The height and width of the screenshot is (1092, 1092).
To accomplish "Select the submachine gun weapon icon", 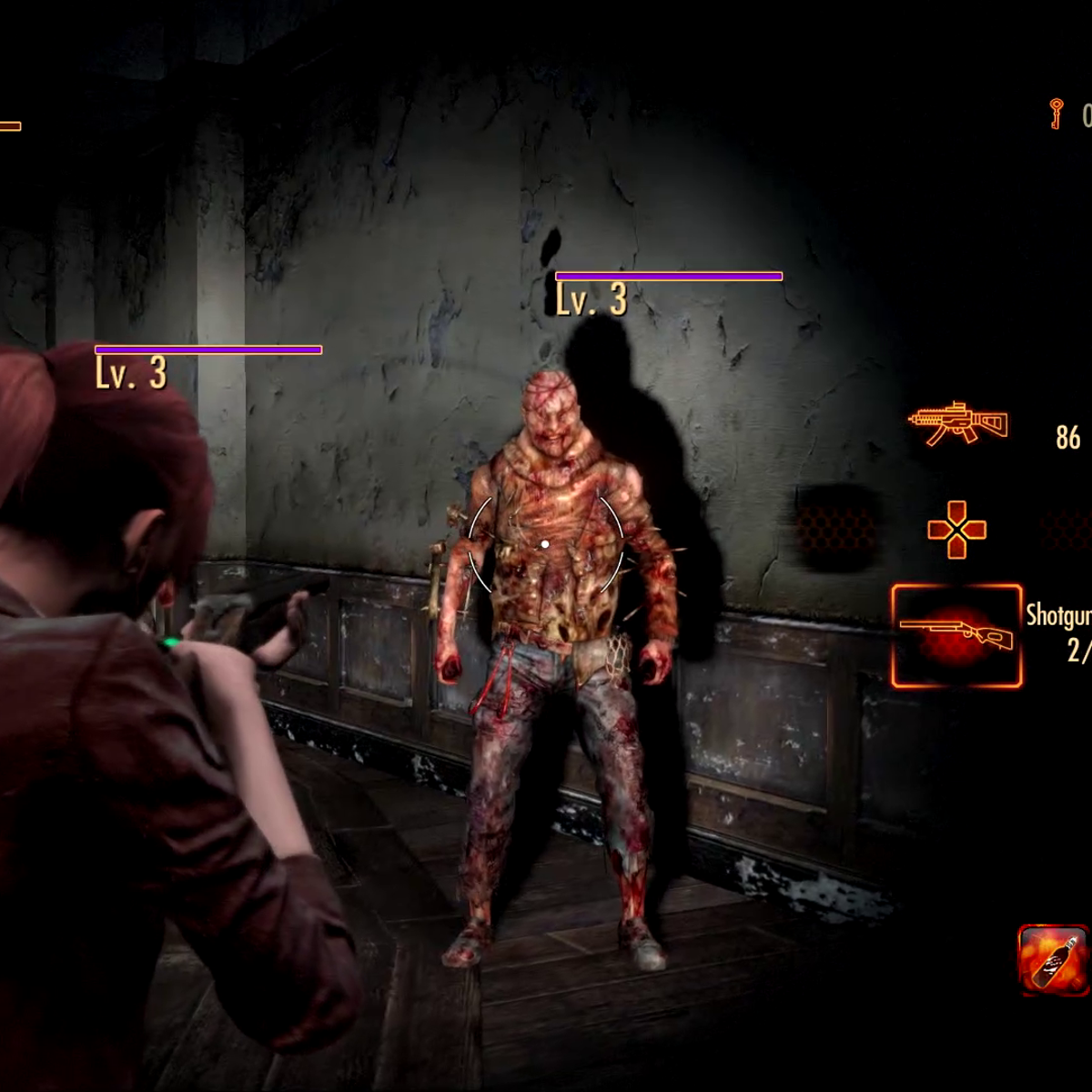I will 958,424.
